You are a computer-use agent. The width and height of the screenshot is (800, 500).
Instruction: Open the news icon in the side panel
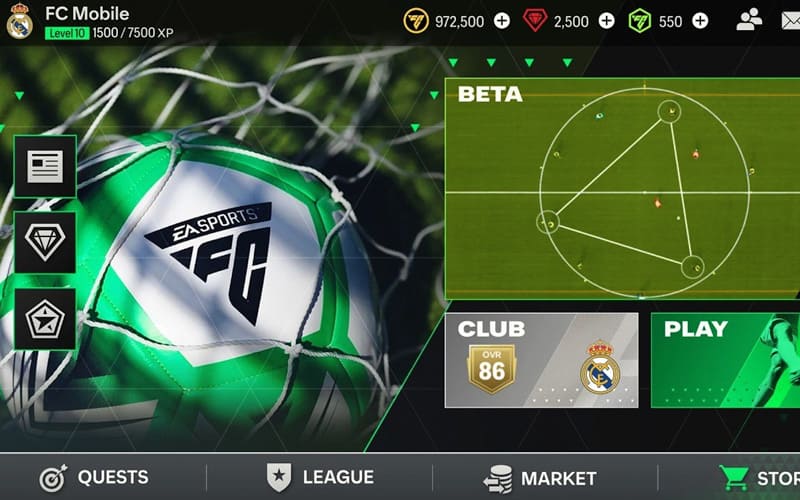coord(45,166)
